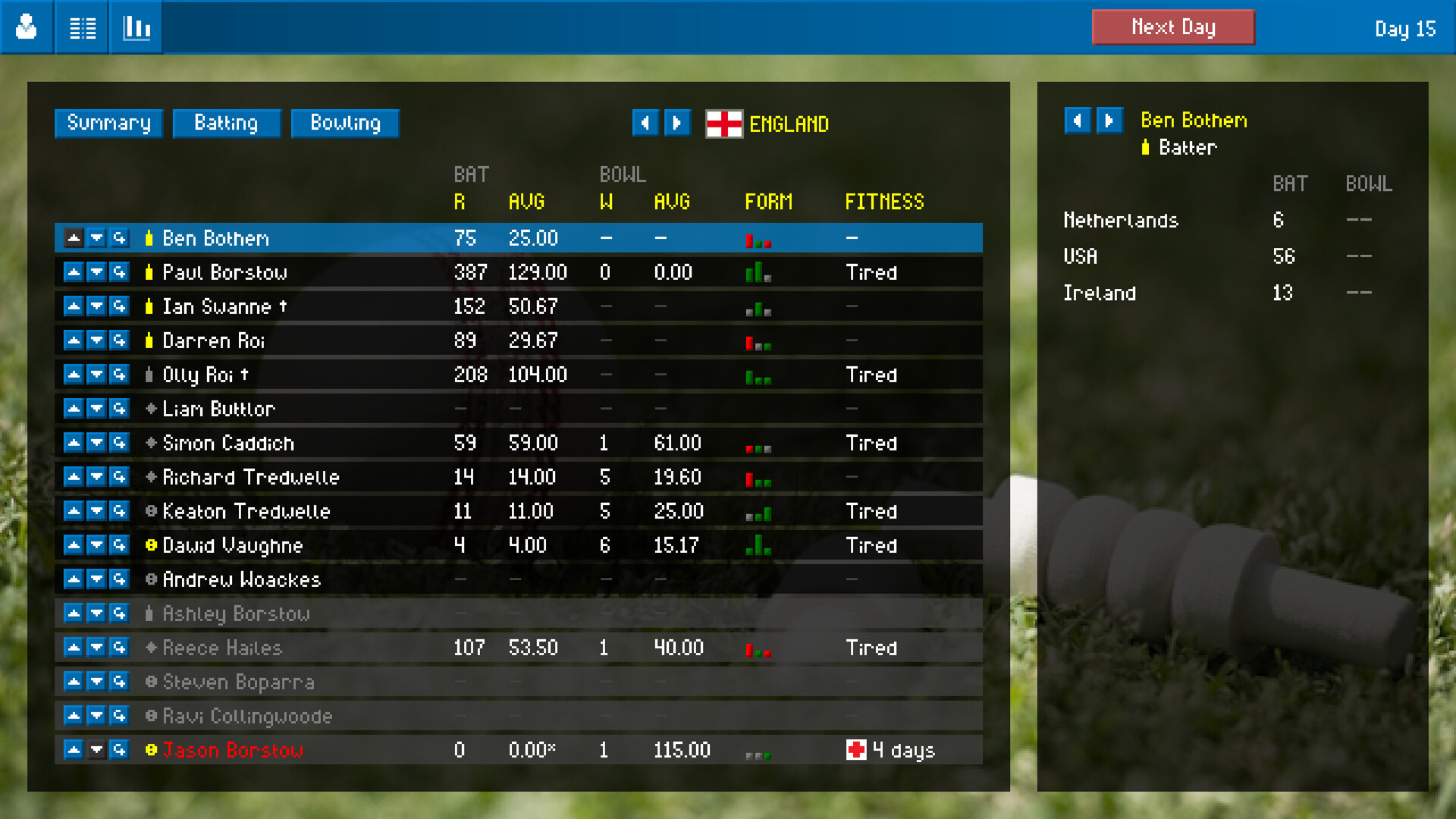
Task: Click the Summary button
Action: coord(108,123)
